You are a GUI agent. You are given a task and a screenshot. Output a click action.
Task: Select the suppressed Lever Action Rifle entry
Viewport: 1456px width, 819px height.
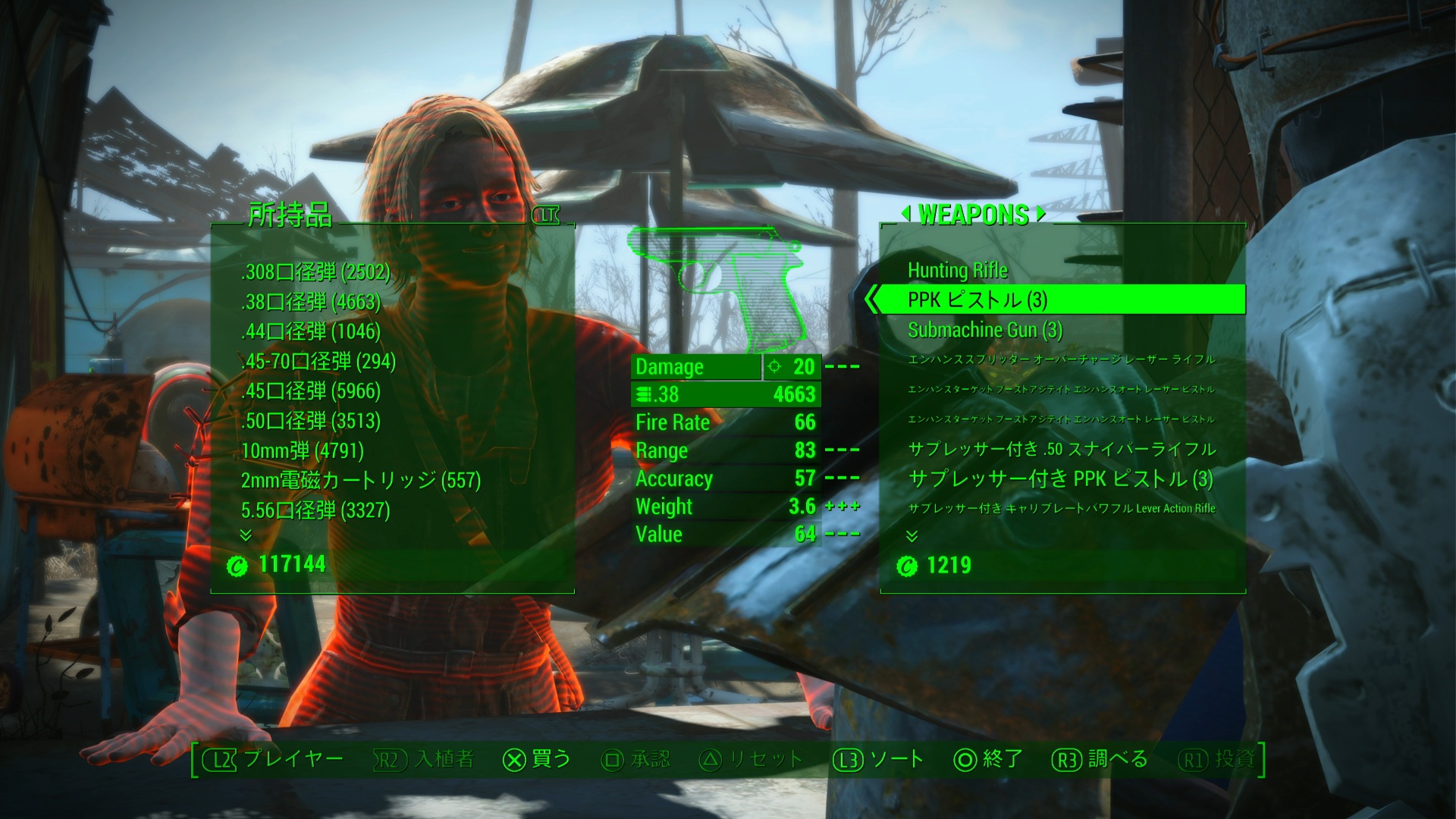pyautogui.click(x=1062, y=509)
